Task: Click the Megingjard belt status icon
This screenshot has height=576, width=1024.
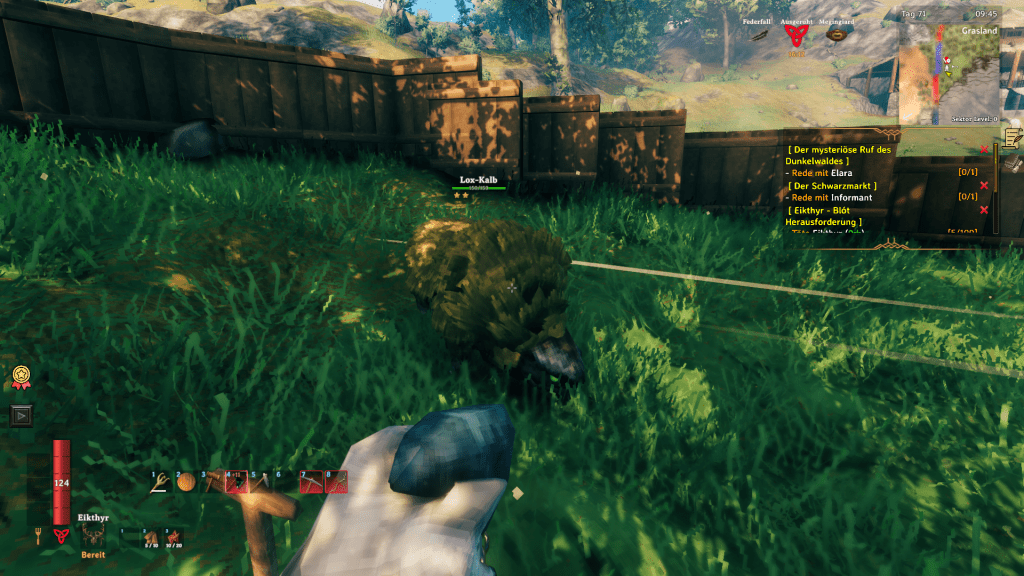Action: tap(833, 37)
